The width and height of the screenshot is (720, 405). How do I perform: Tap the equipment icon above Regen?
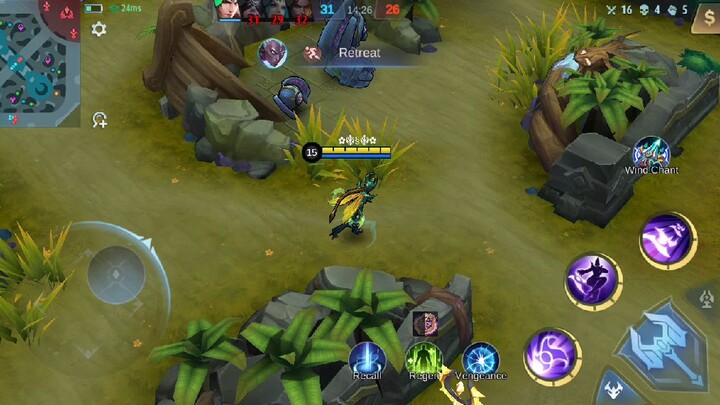(424, 323)
